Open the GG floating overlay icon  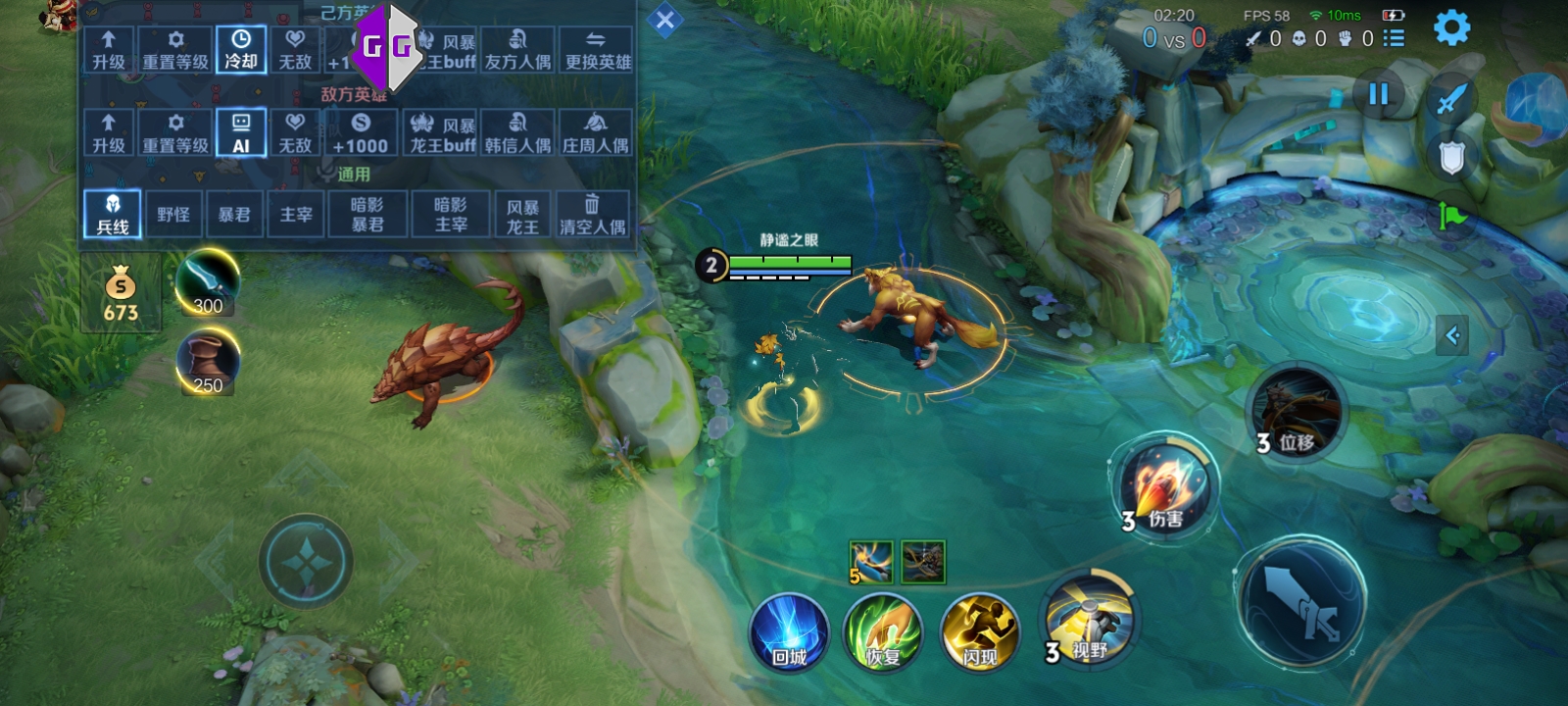[387, 45]
